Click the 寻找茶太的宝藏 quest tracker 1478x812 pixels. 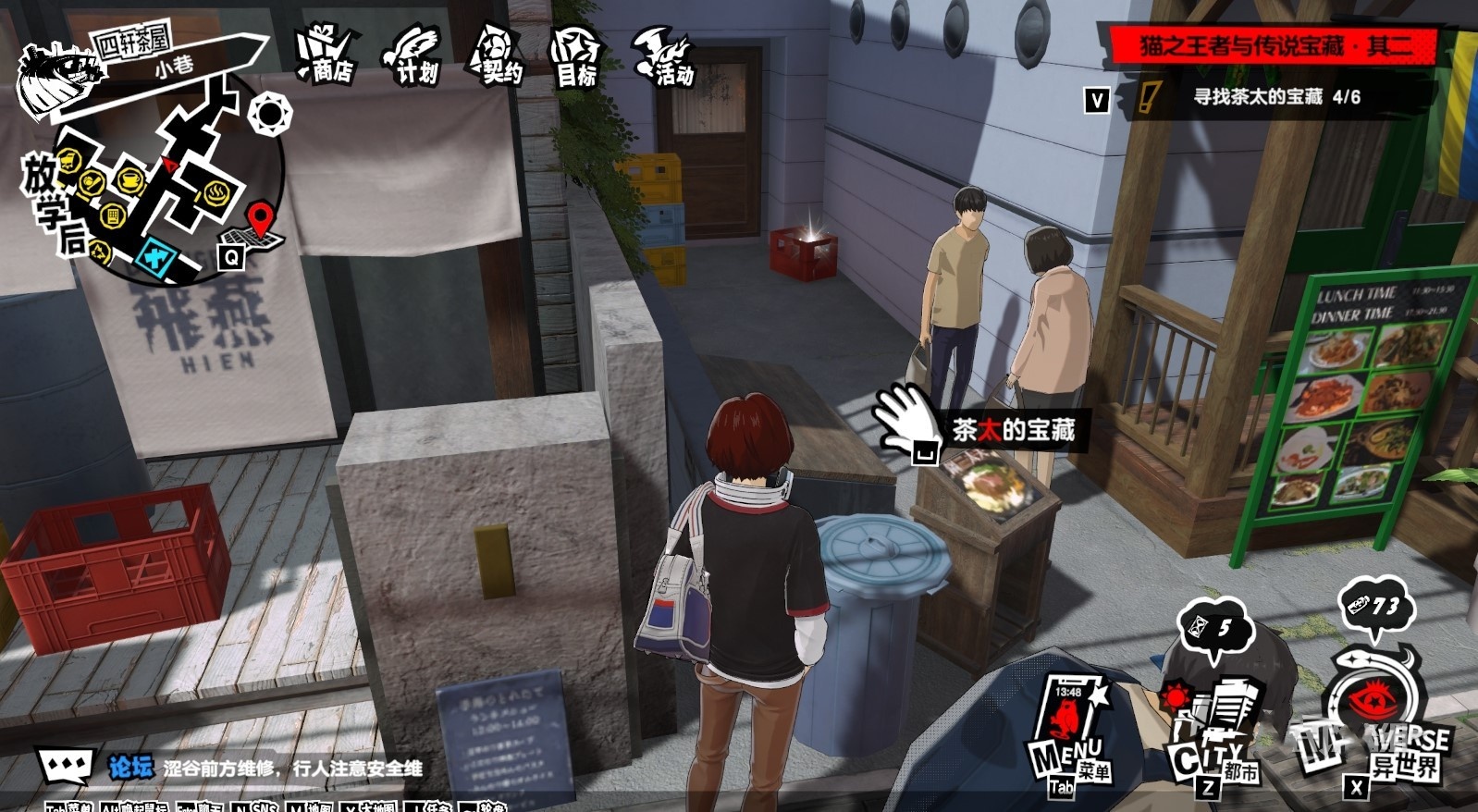[x=1276, y=97]
